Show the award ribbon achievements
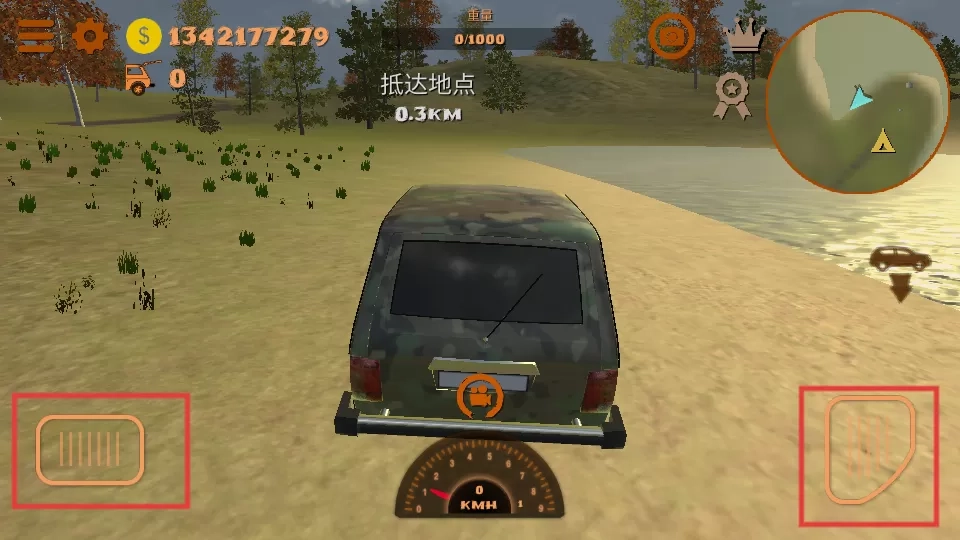 [x=733, y=93]
